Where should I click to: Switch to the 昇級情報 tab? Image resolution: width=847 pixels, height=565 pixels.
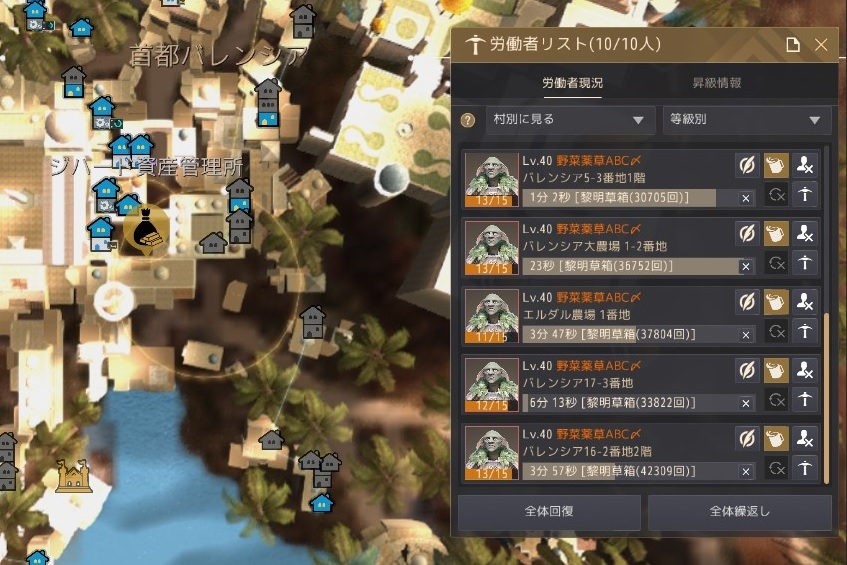717,83
